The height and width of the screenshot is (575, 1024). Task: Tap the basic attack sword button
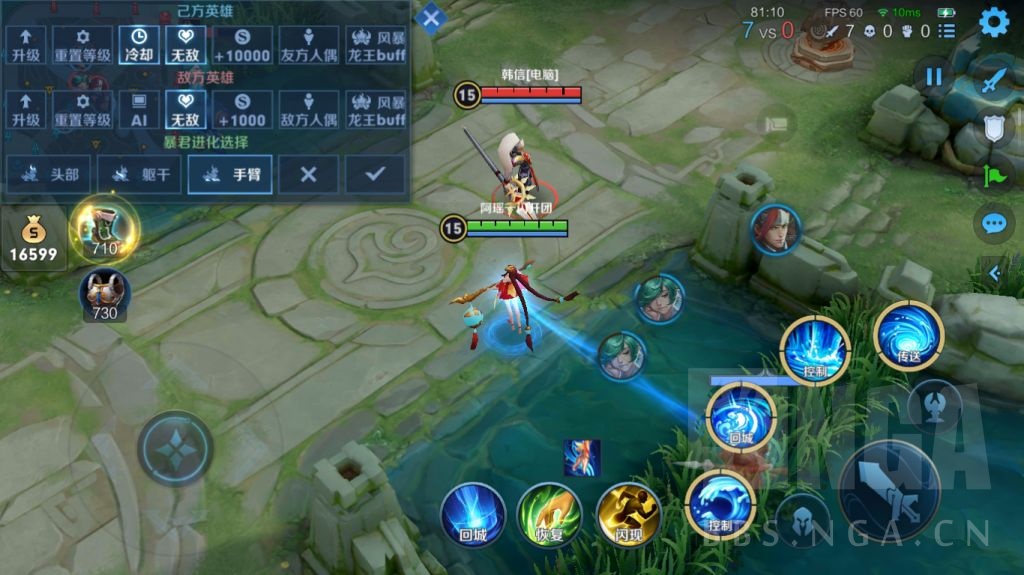[x=888, y=490]
